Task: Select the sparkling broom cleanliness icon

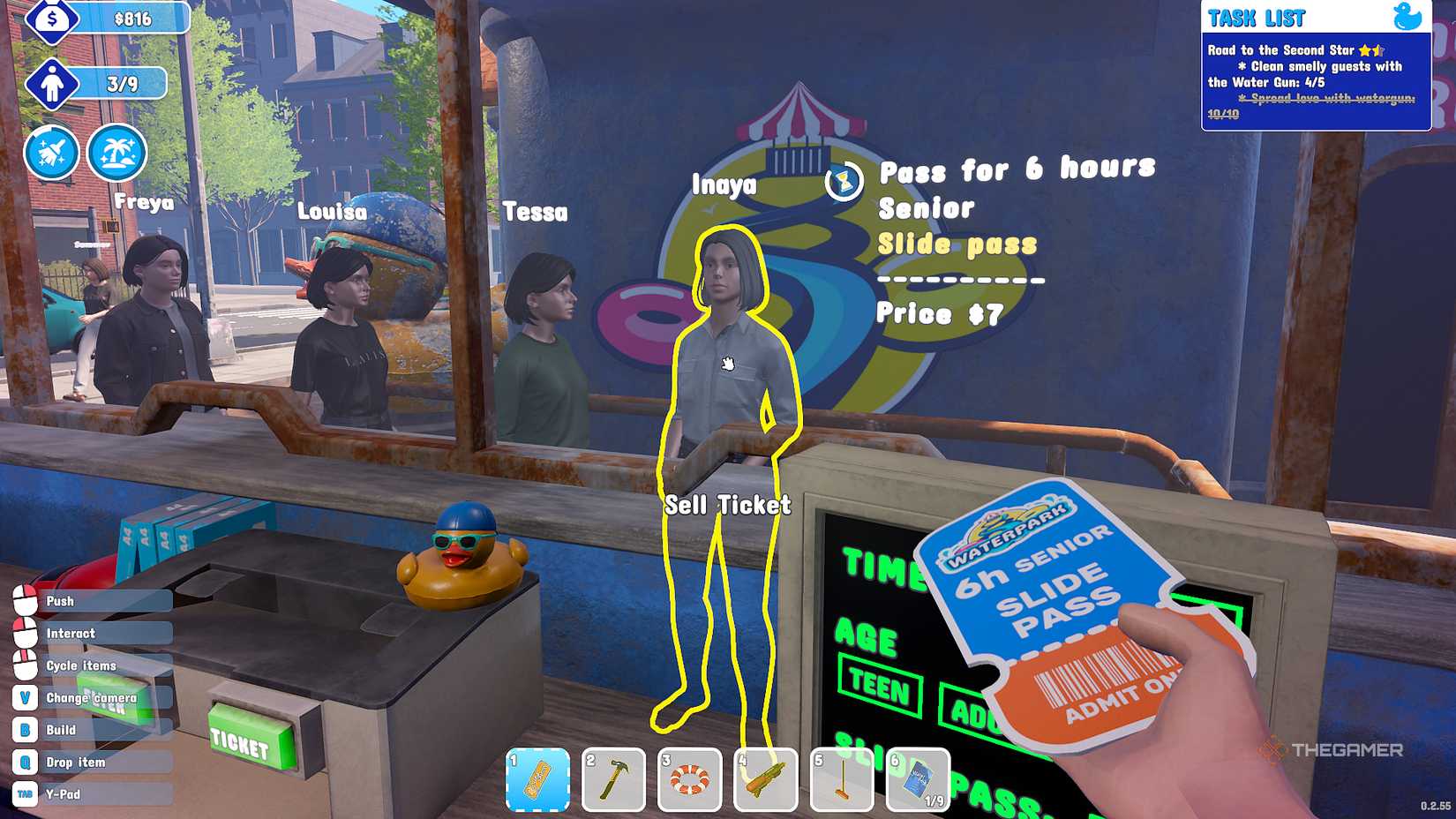Action: (50, 152)
